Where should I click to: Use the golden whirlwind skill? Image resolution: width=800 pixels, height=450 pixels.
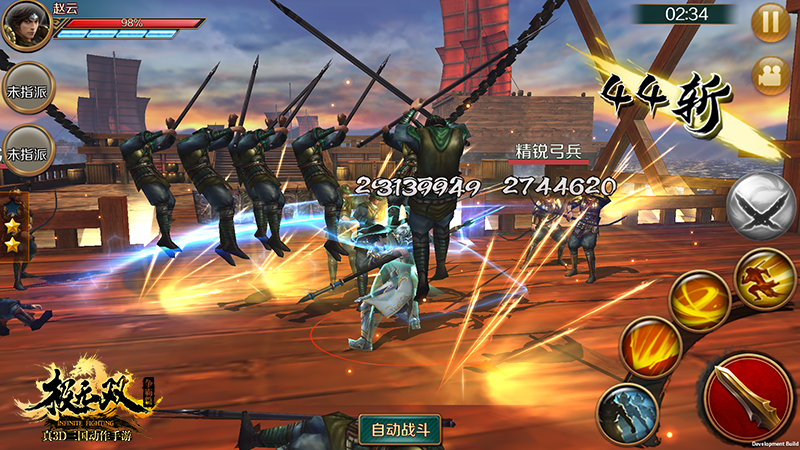(700, 301)
